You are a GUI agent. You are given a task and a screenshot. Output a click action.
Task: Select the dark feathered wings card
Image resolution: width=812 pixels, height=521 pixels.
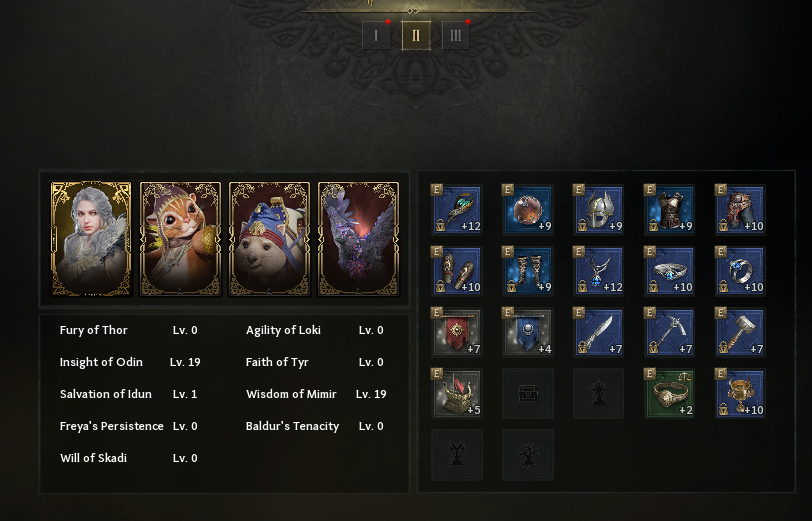click(358, 239)
